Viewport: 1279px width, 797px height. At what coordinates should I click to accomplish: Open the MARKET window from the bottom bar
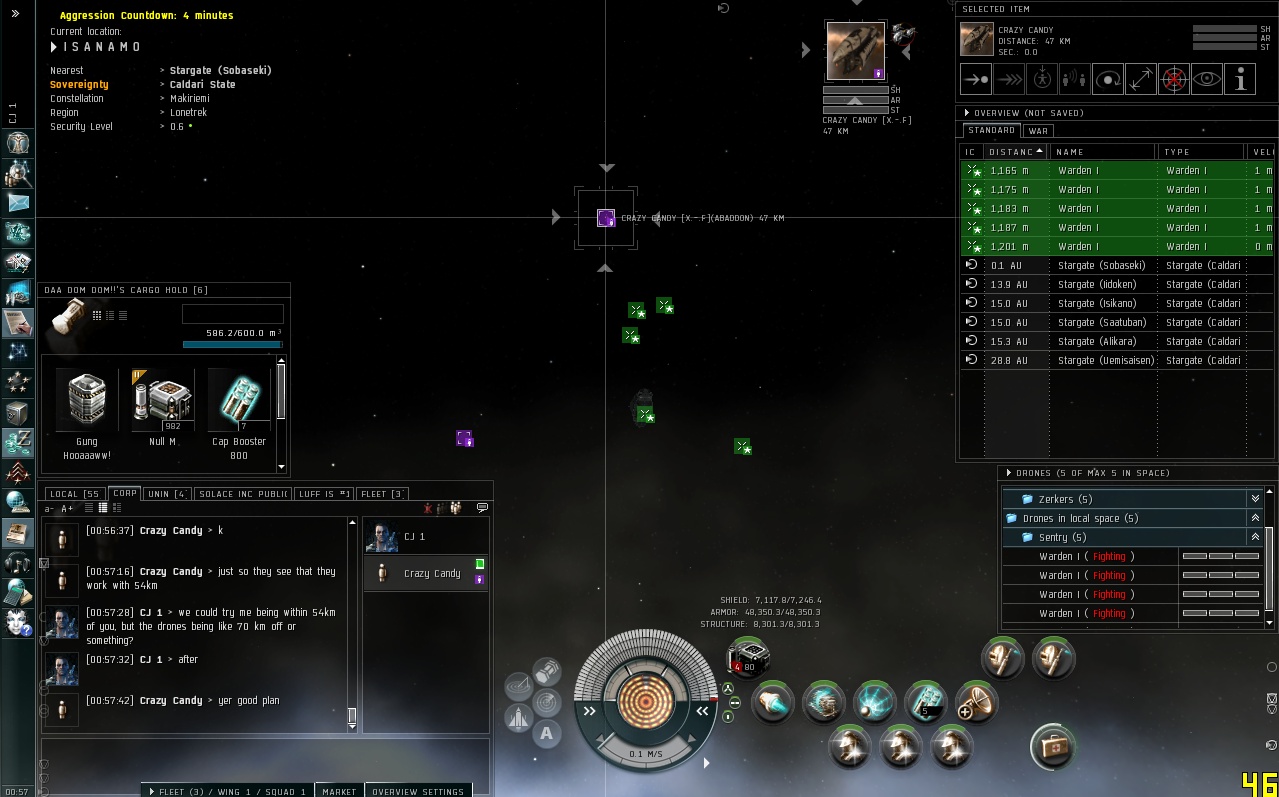339,791
